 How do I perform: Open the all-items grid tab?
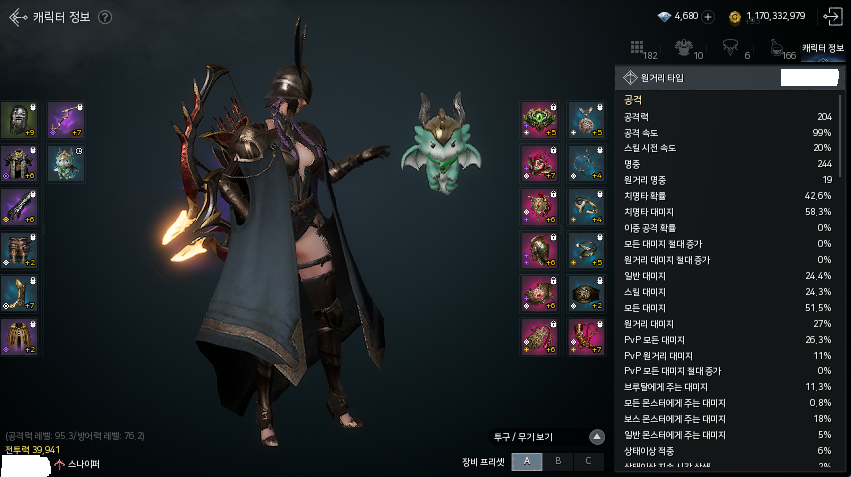pos(638,48)
